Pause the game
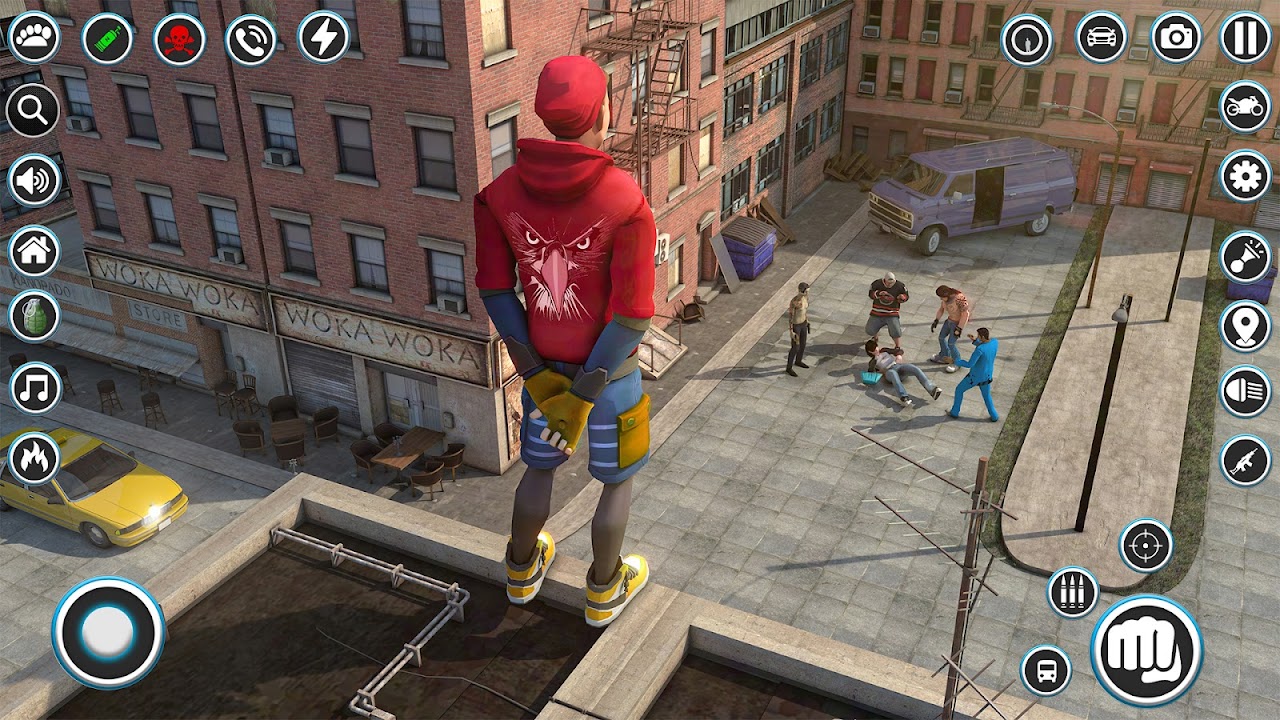 [x=1245, y=38]
